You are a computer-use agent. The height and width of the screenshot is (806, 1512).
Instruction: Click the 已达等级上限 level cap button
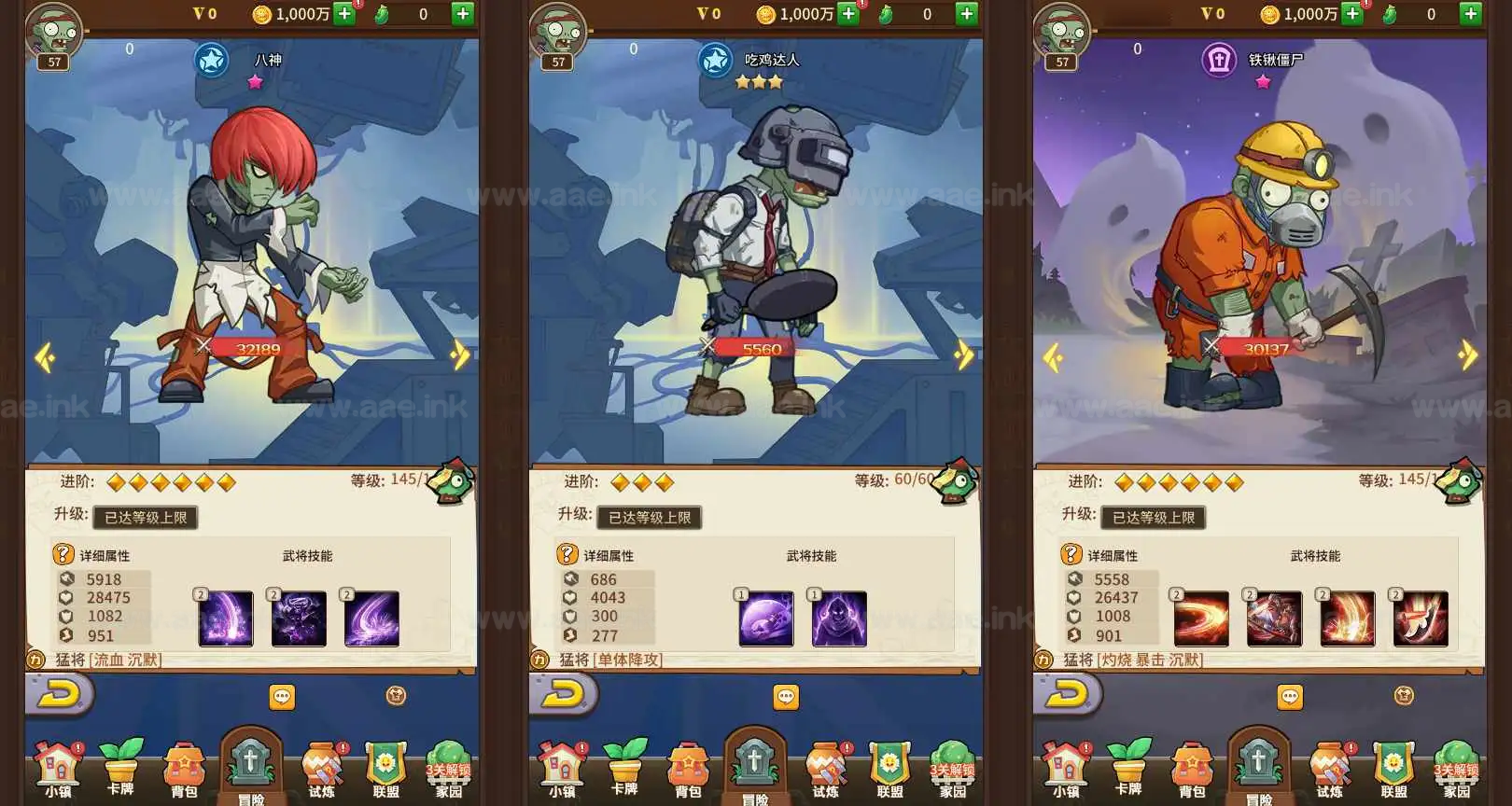(145, 518)
